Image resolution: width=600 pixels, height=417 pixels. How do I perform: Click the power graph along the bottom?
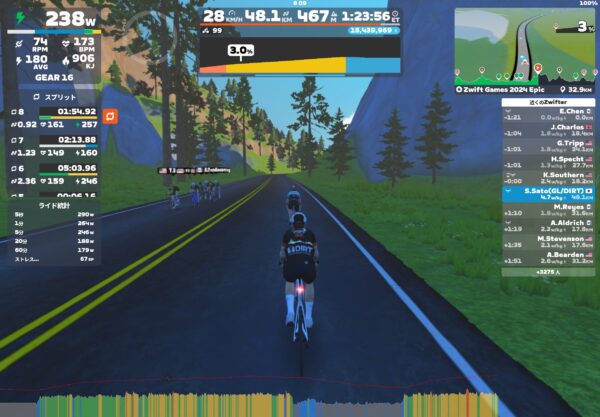coord(270,404)
